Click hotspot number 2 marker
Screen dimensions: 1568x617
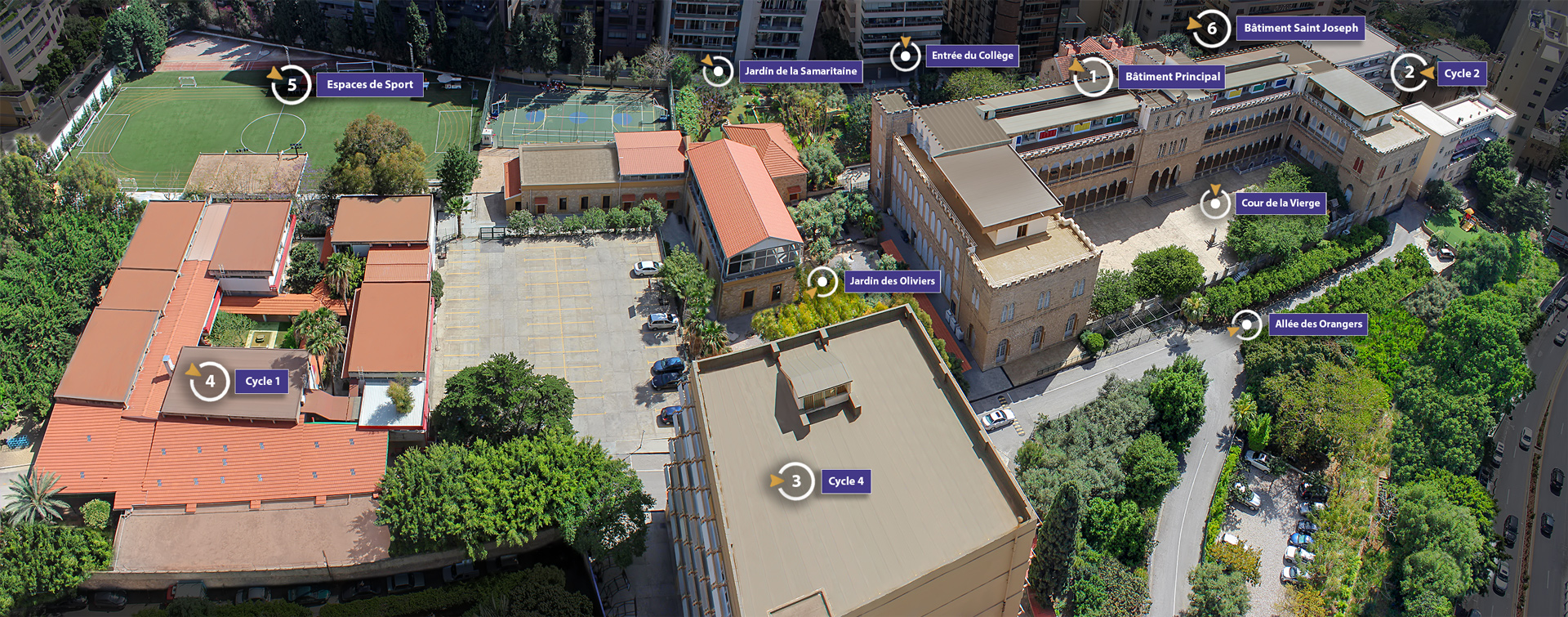pyautogui.click(x=1410, y=73)
